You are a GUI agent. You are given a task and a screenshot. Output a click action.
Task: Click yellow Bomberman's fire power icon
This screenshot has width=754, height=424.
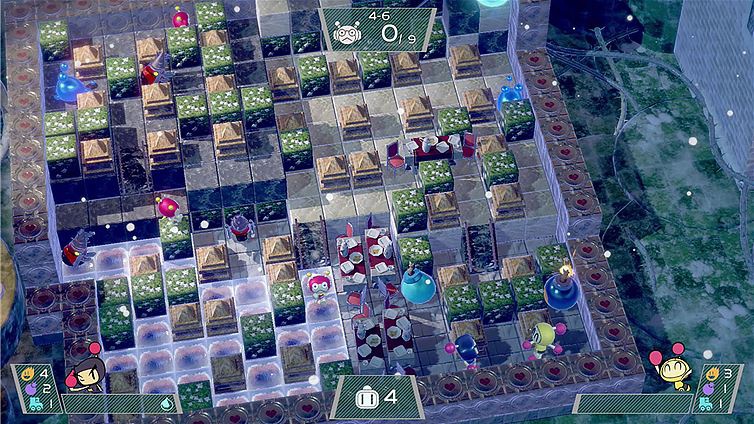point(711,373)
